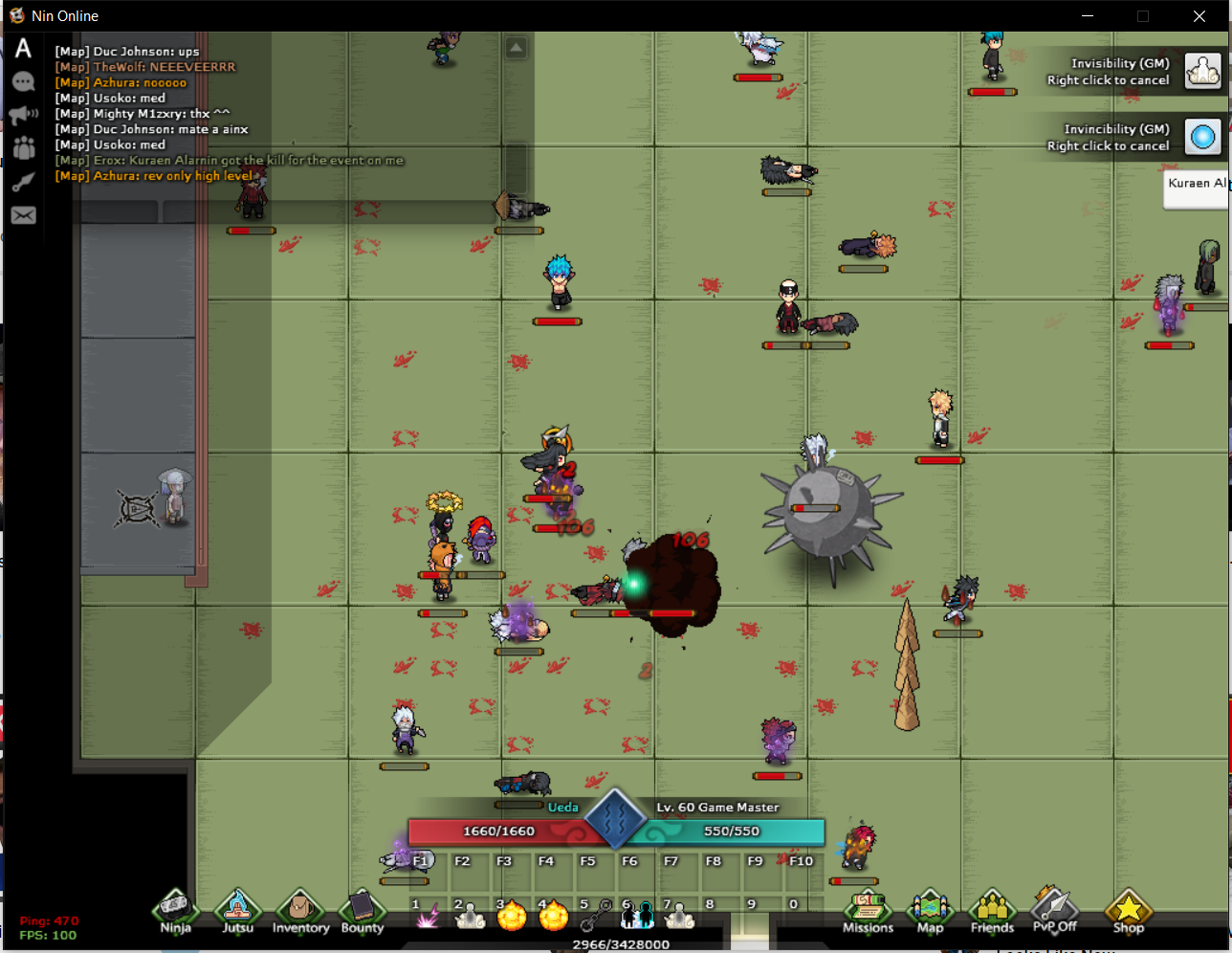The width and height of the screenshot is (1232, 953).
Task: Select the chat tab marked with letter A
Action: click(x=24, y=49)
